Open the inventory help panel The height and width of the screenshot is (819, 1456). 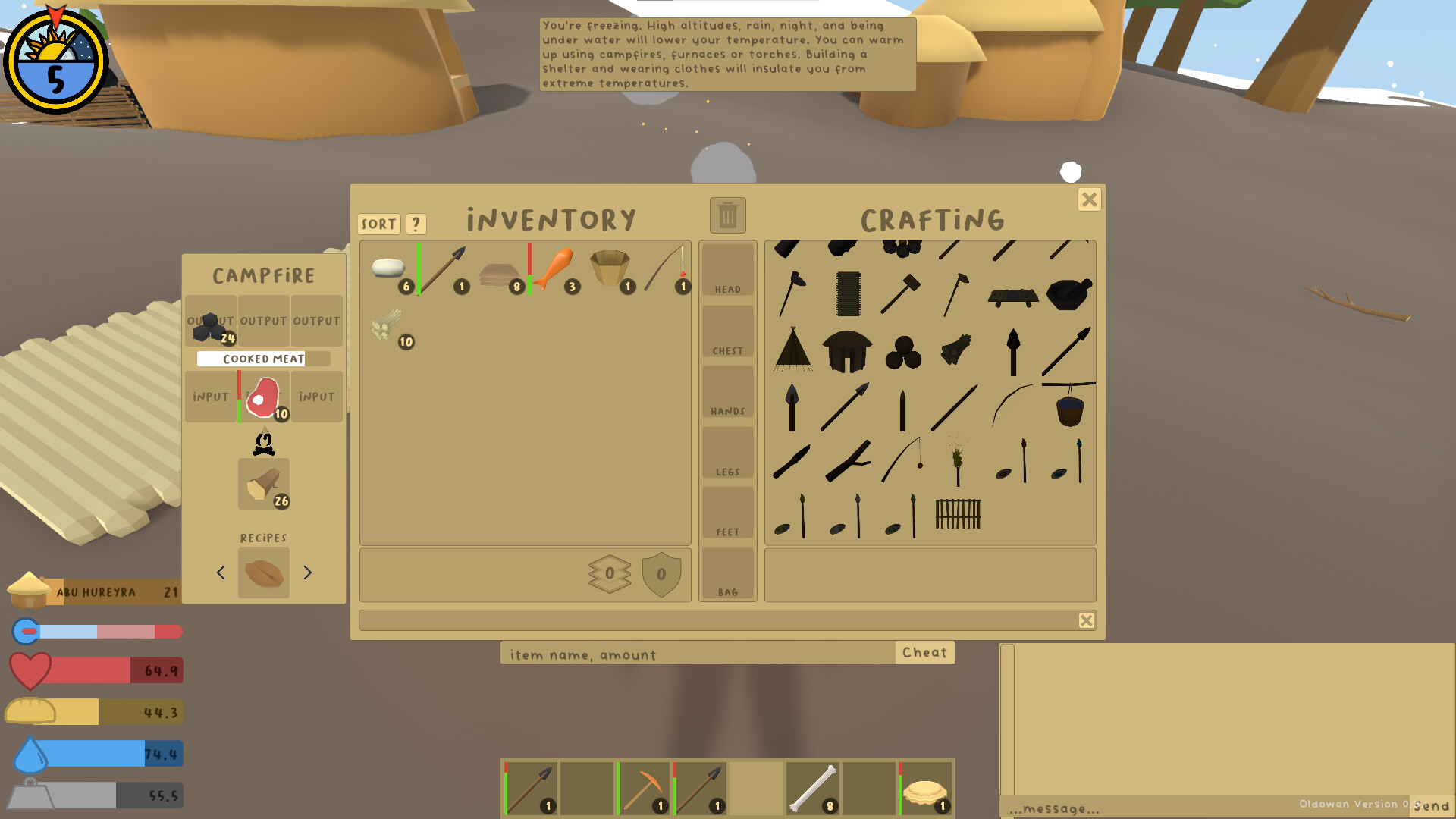point(415,223)
